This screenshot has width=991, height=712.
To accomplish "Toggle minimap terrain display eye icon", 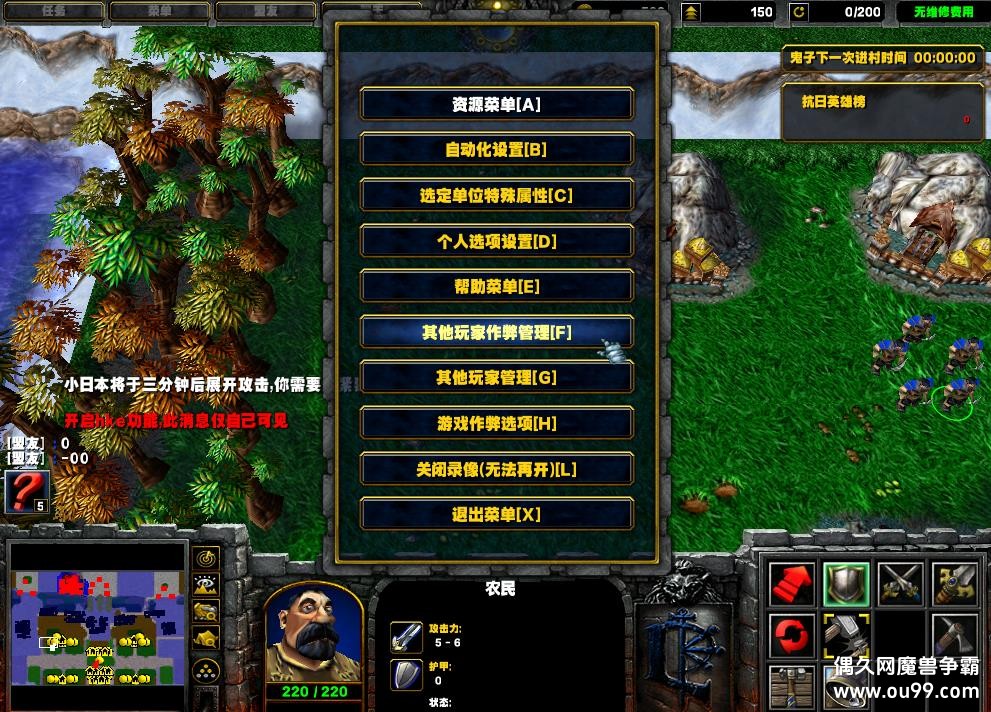I will tap(207, 585).
